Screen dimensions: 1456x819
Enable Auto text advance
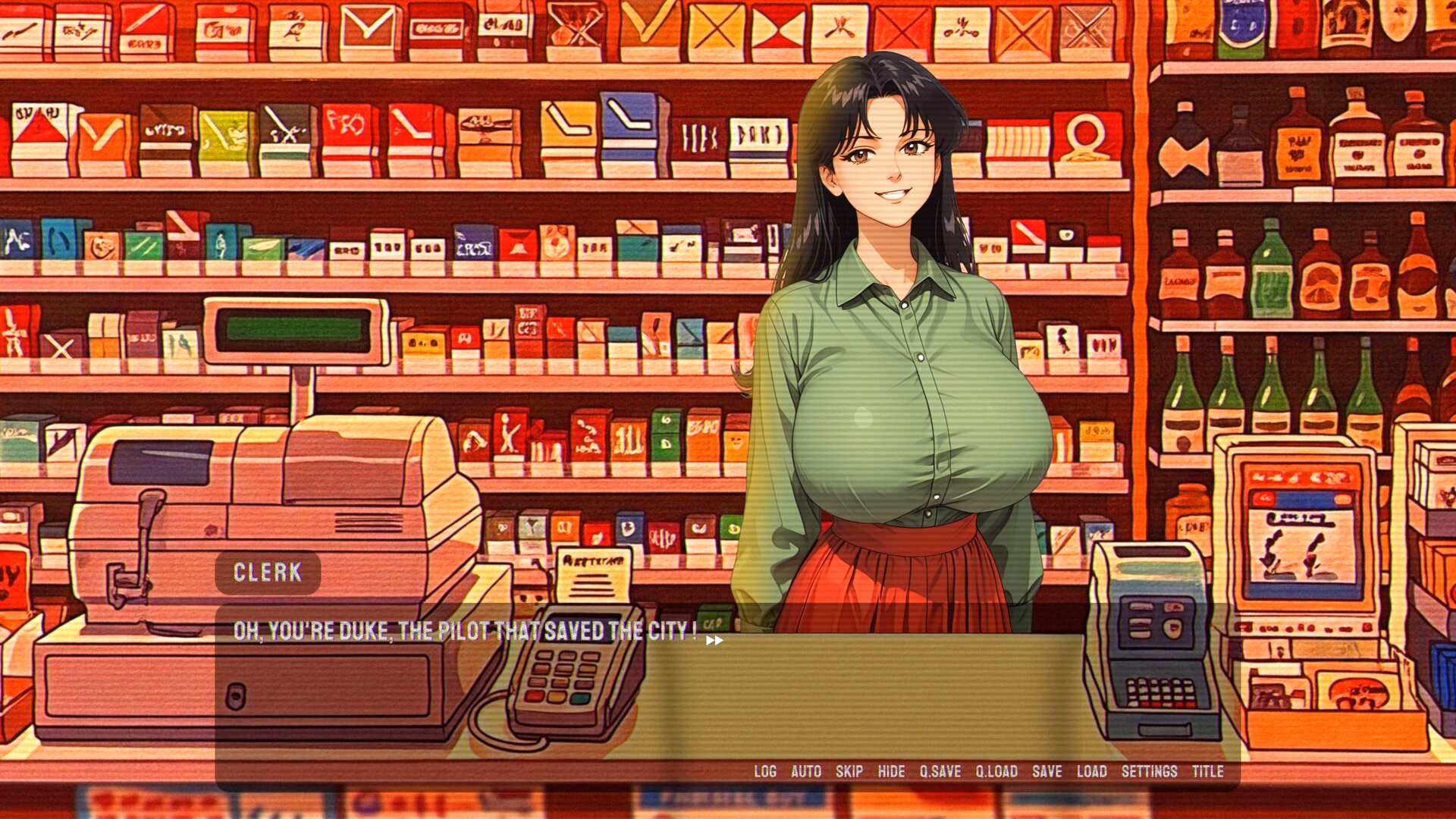pyautogui.click(x=806, y=771)
